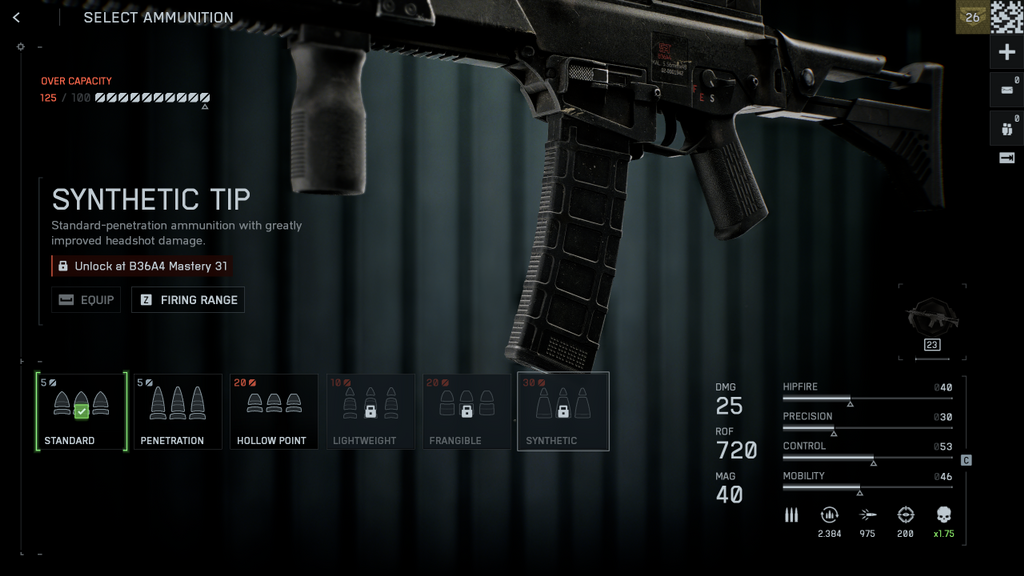1024x576 pixels.
Task: Select the Standard ammunition tile
Action: (81, 411)
